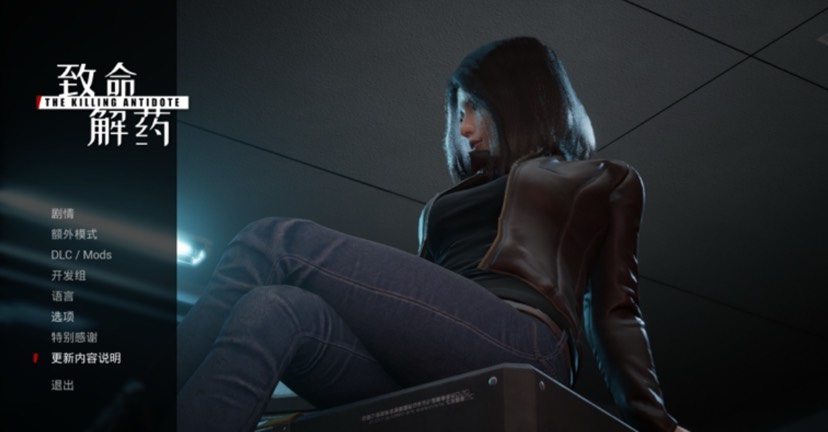Click 退出 to quit the game
This screenshot has width=828, height=432.
click(63, 385)
